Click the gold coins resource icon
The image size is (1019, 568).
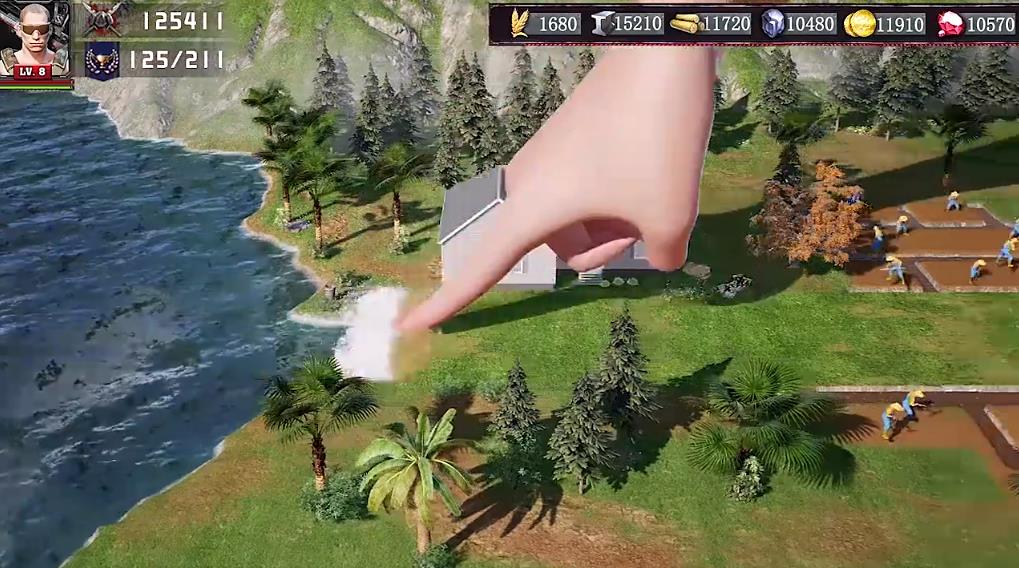coord(859,24)
